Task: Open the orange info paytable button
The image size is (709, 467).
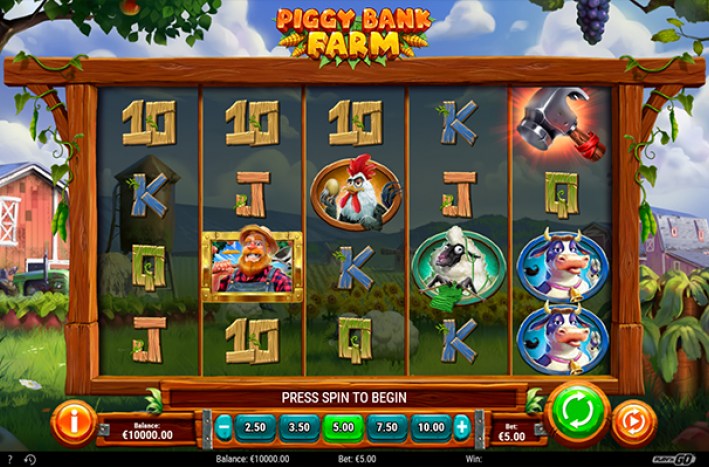Action: pos(72,421)
